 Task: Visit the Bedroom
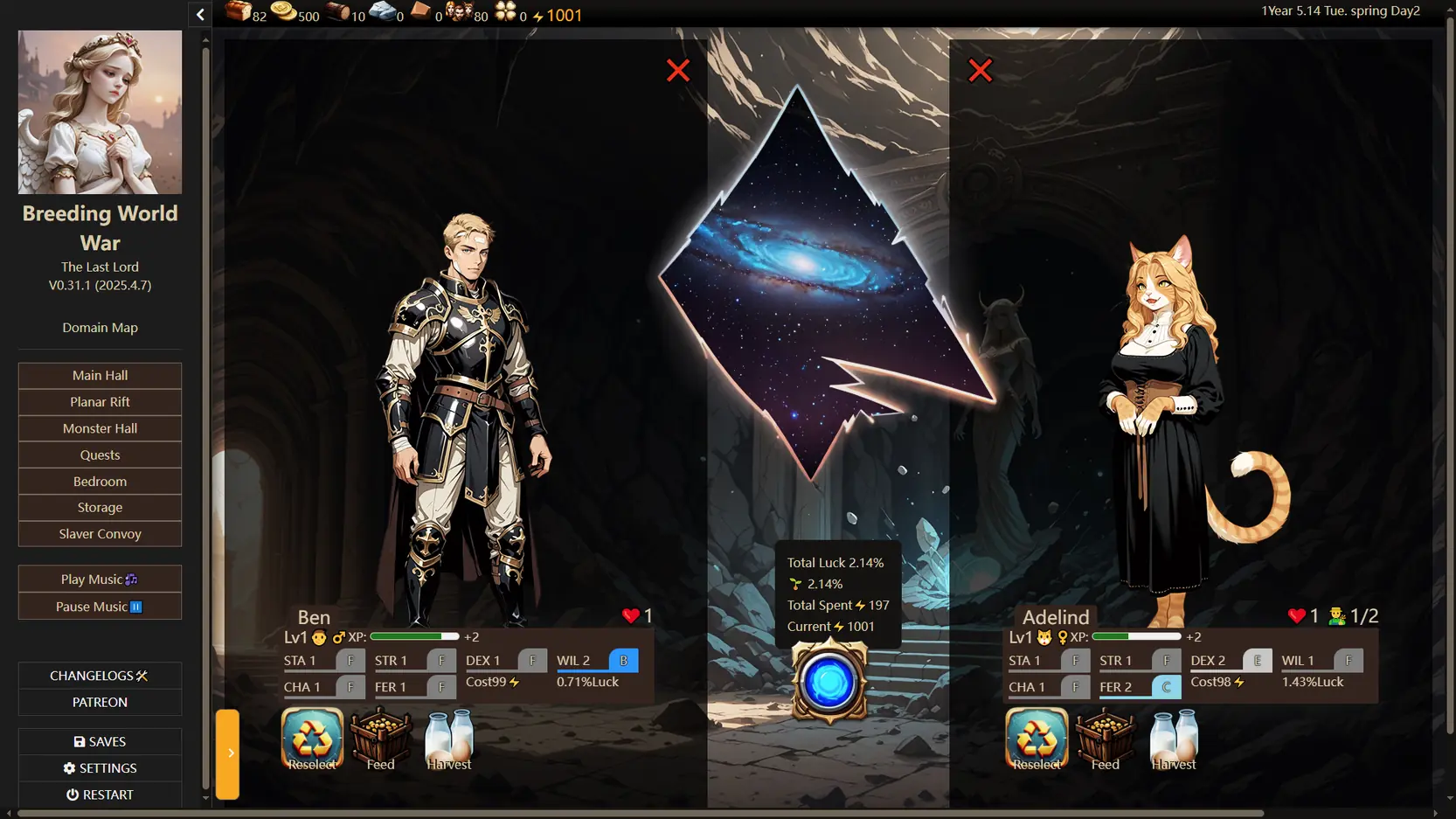click(x=100, y=482)
